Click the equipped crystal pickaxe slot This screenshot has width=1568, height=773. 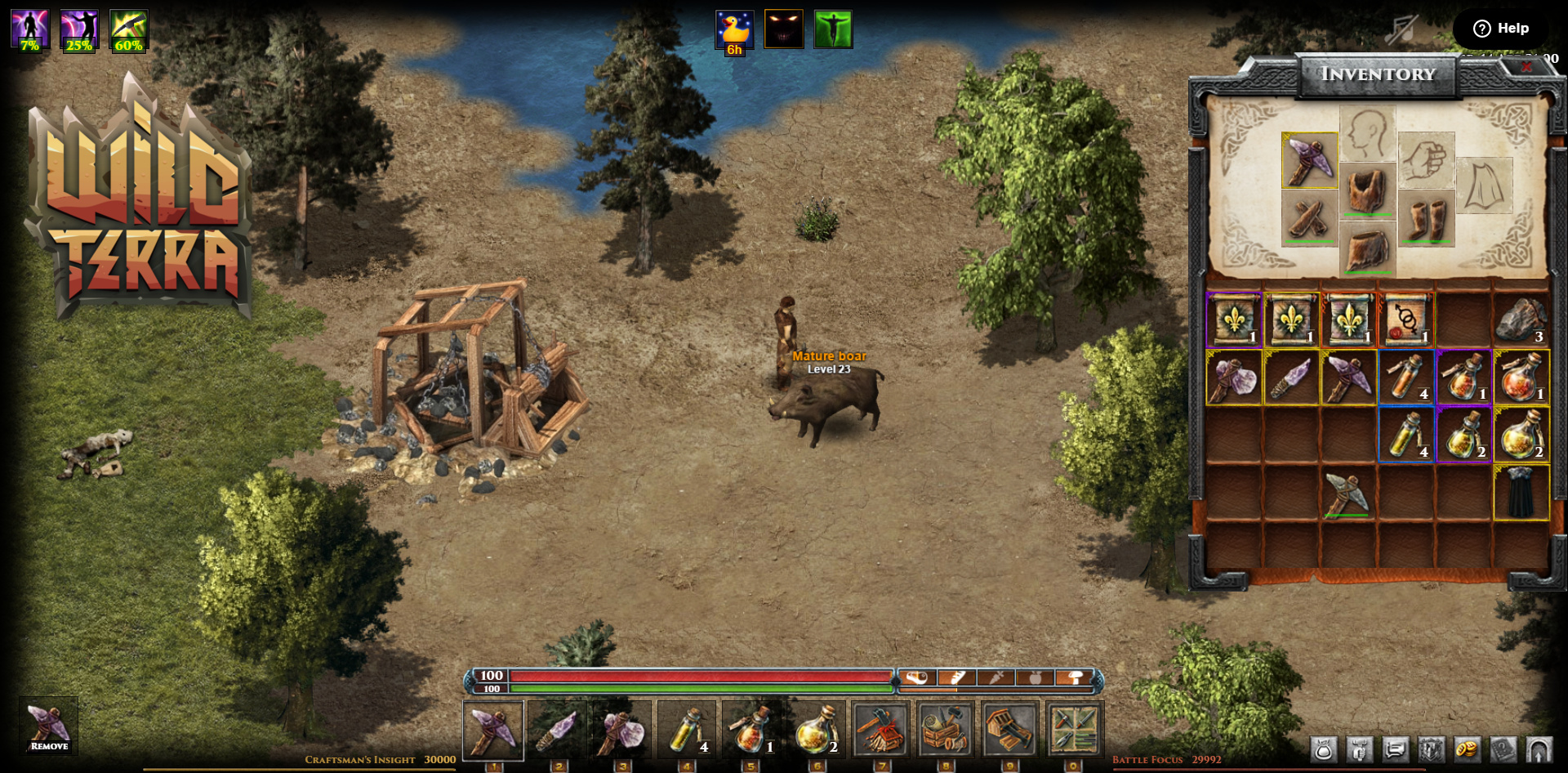pos(1309,161)
